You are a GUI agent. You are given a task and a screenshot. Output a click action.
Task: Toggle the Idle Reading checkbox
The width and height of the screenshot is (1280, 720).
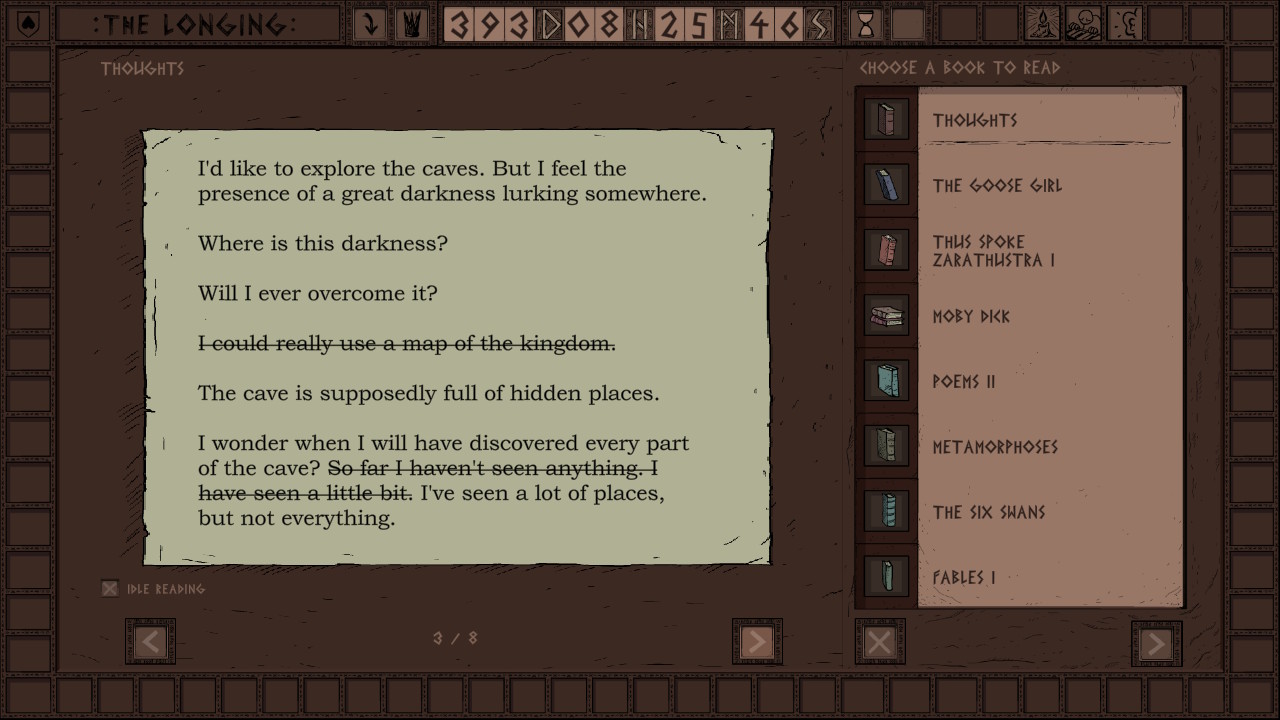[110, 589]
